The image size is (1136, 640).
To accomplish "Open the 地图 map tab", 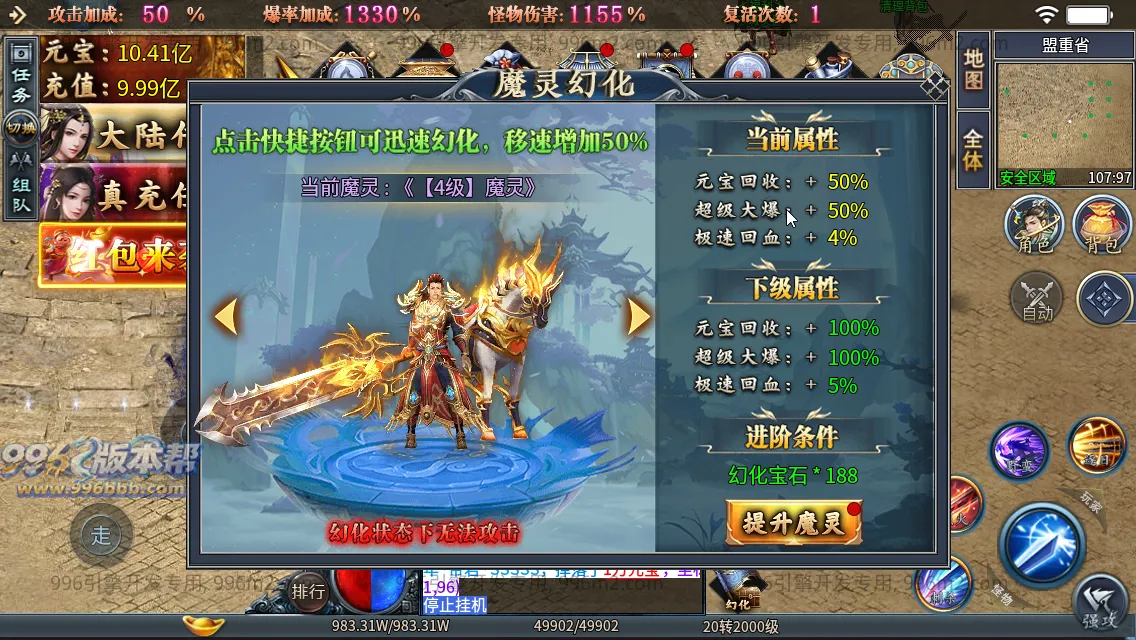I will pyautogui.click(x=973, y=69).
